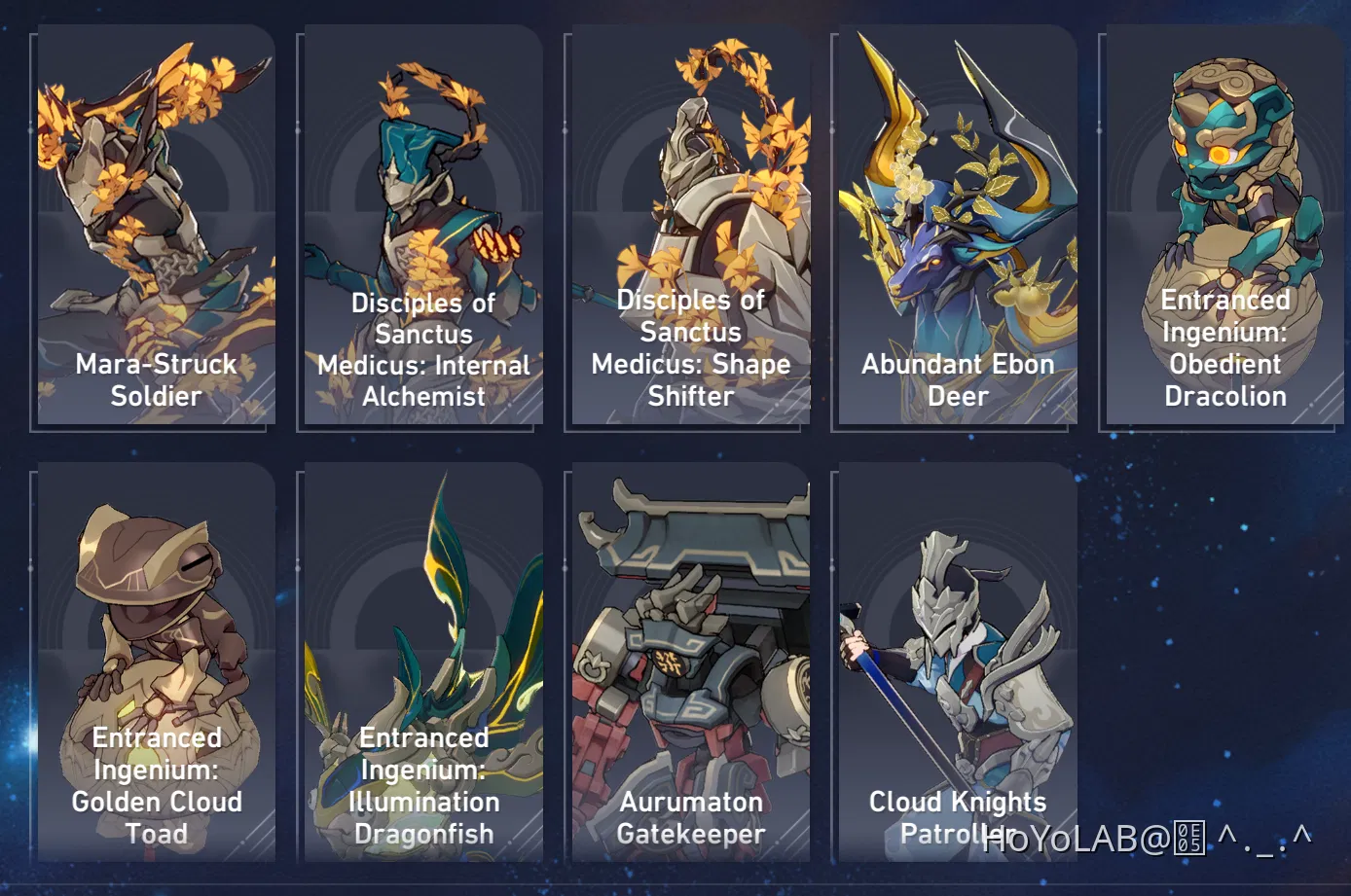Viewport: 1351px width, 896px height.
Task: Click the Mara-Struck Soldier name label
Action: tap(156, 379)
